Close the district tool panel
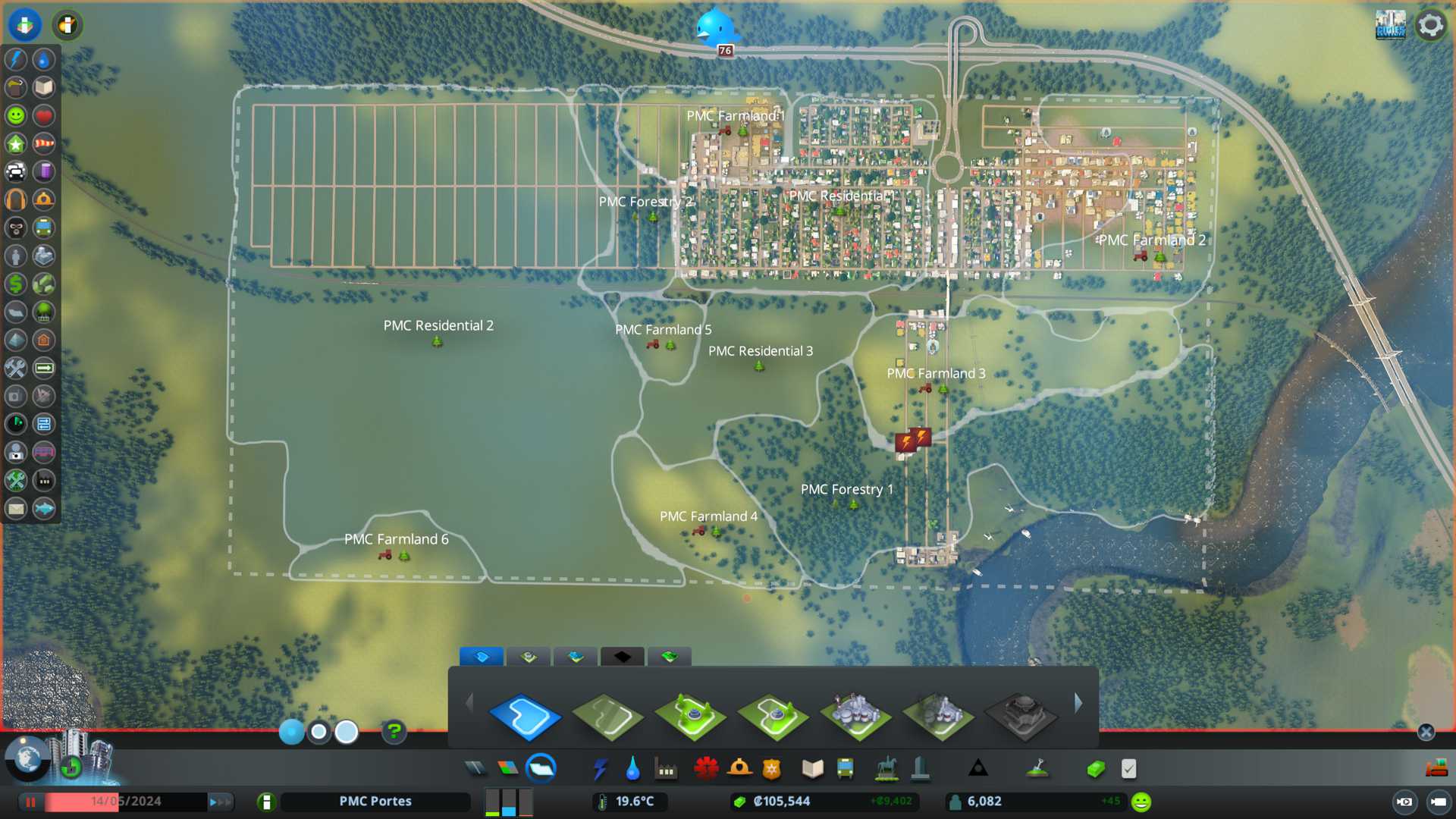 point(1426,732)
